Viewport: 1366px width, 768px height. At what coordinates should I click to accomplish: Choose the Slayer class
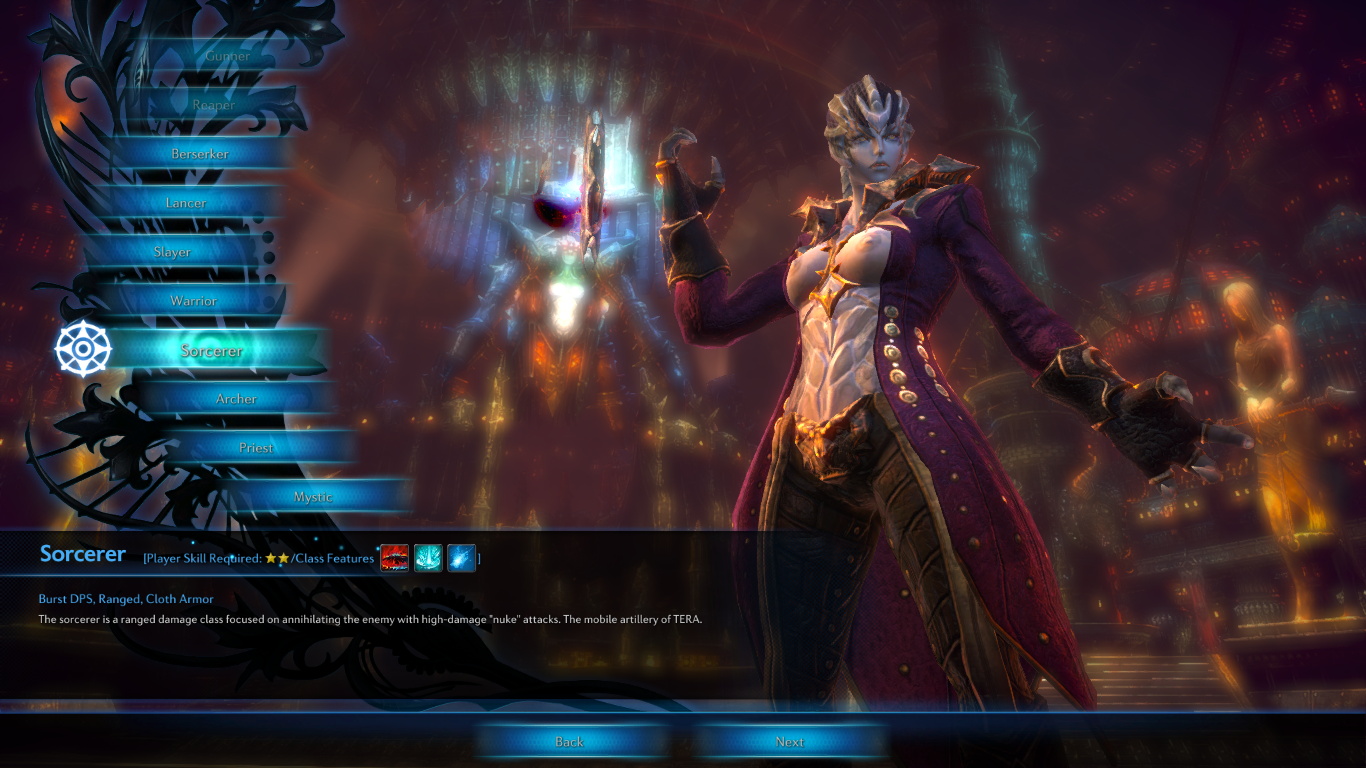point(172,252)
